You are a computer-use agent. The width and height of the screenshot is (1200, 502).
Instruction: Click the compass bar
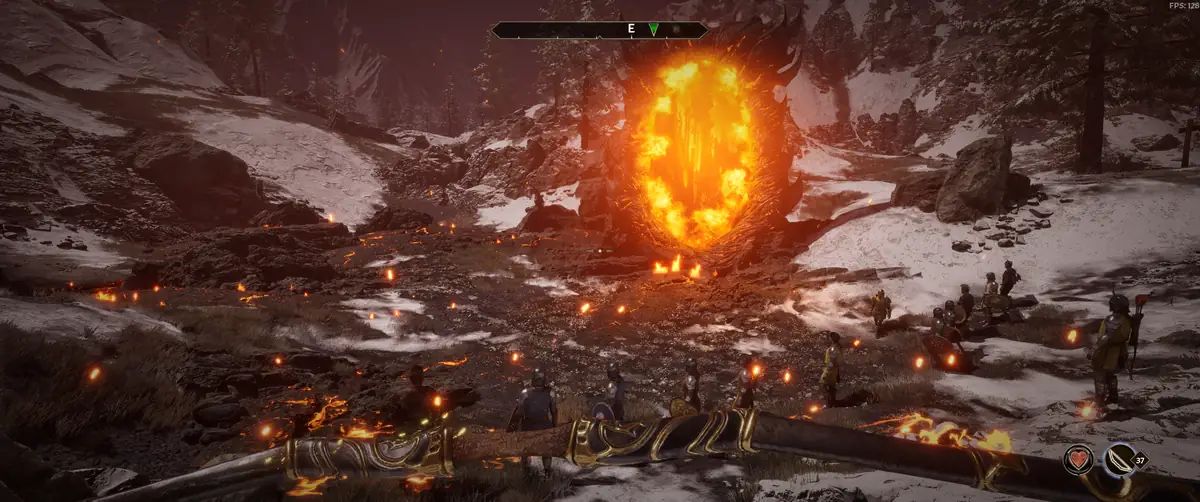point(560,30)
